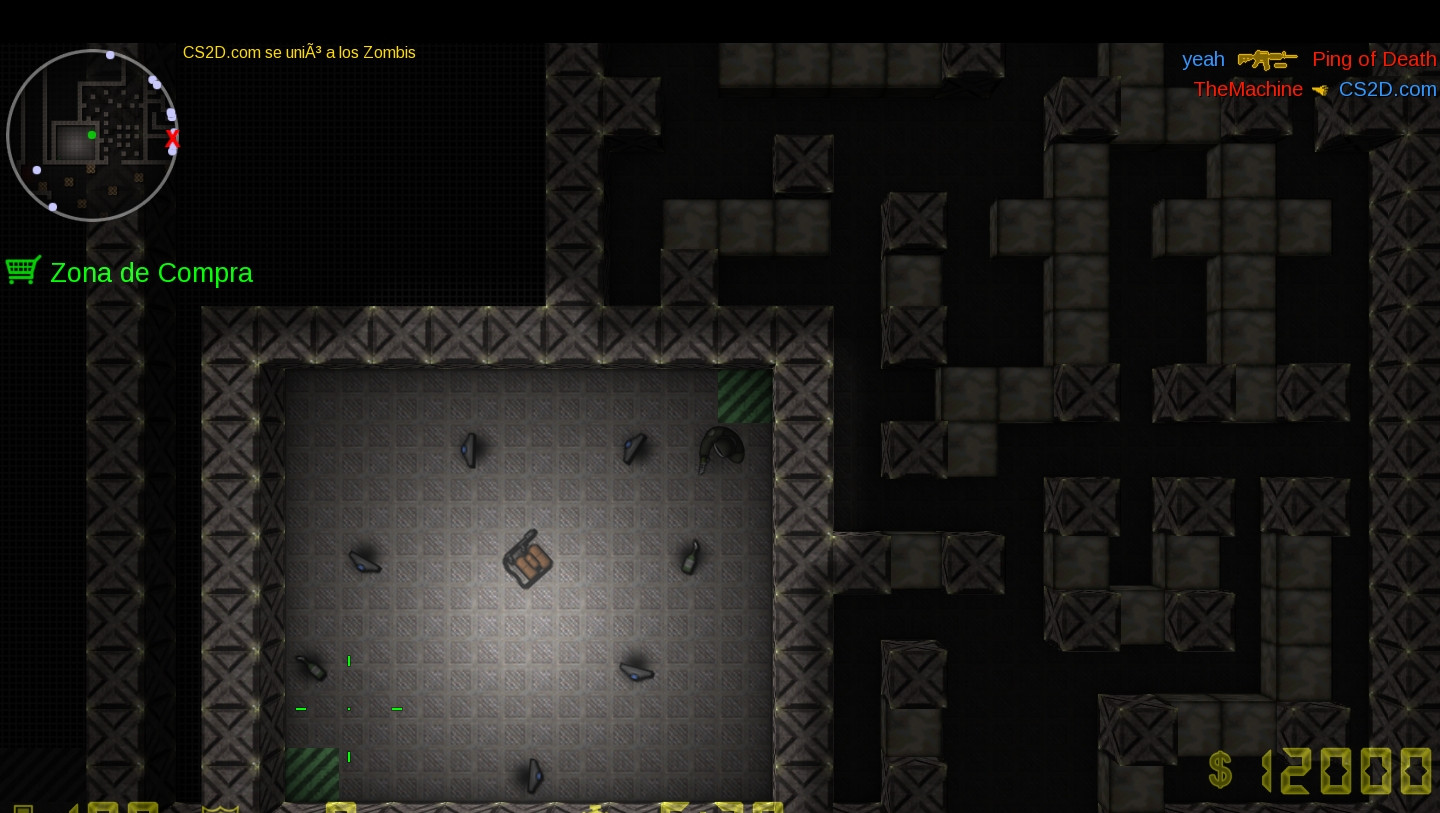
Task: Click the green player dot on the minimap
Action: (x=91, y=135)
